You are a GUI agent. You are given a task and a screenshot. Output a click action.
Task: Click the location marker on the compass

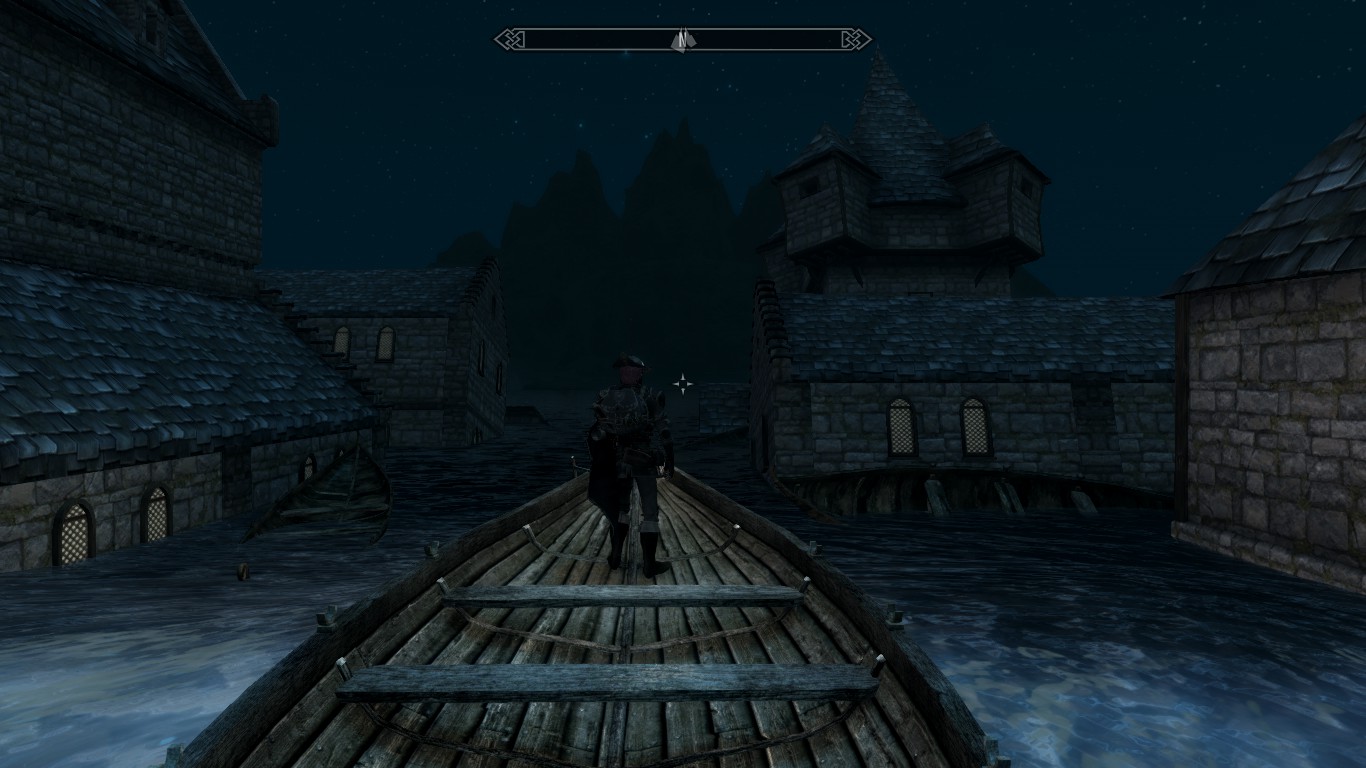tap(681, 40)
